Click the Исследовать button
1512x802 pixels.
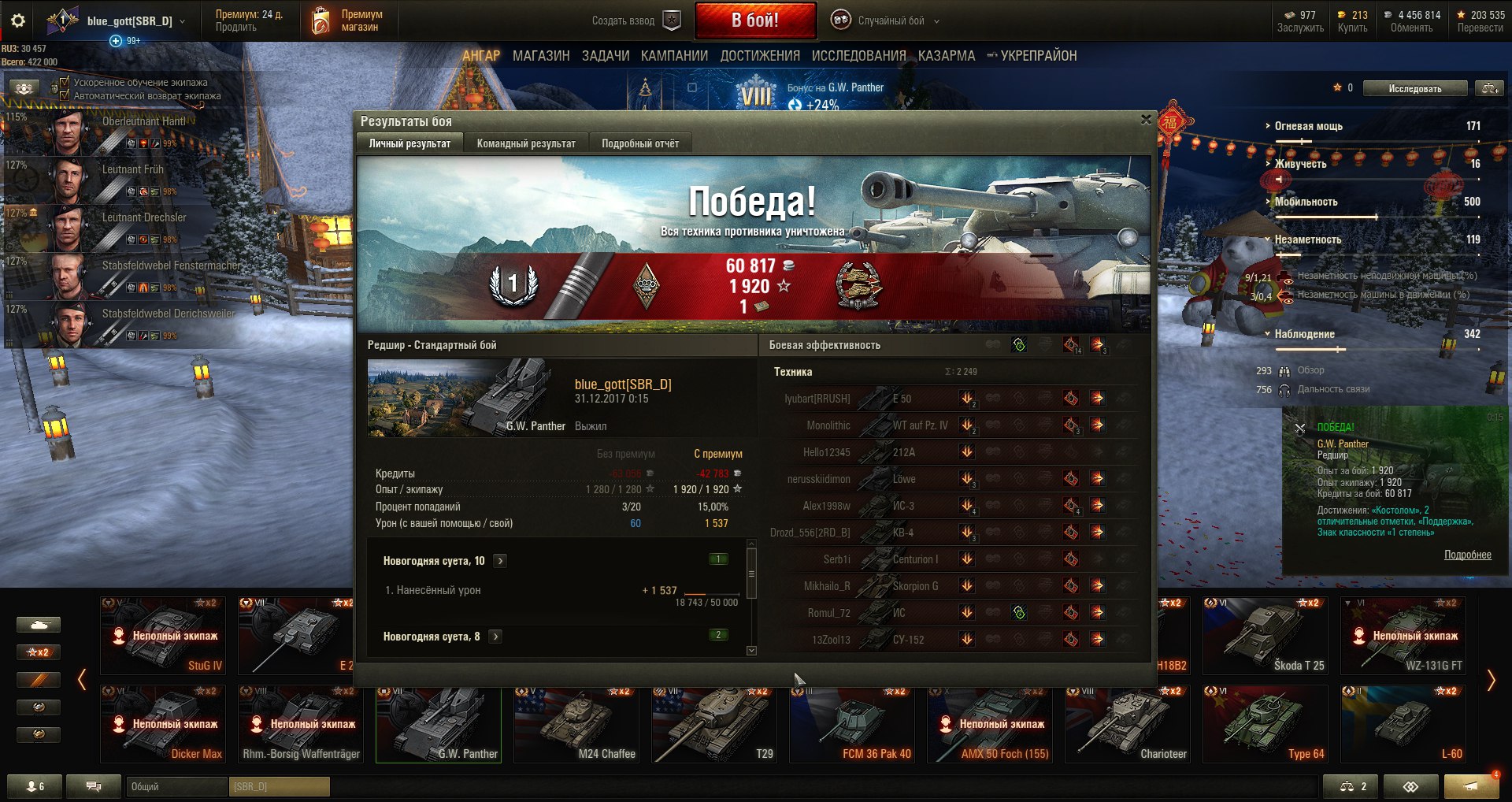(1414, 88)
